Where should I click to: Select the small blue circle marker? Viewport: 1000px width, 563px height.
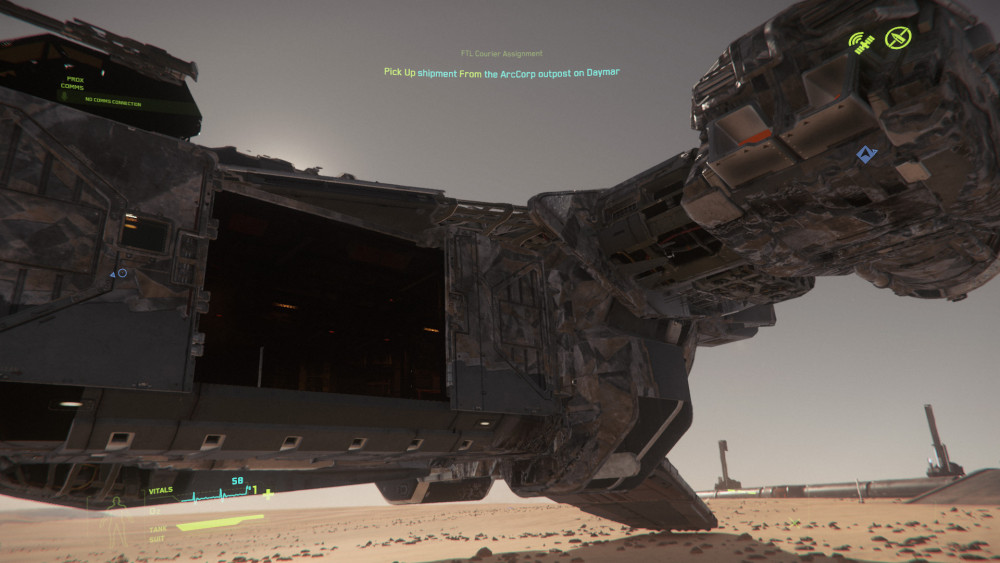tap(122, 273)
